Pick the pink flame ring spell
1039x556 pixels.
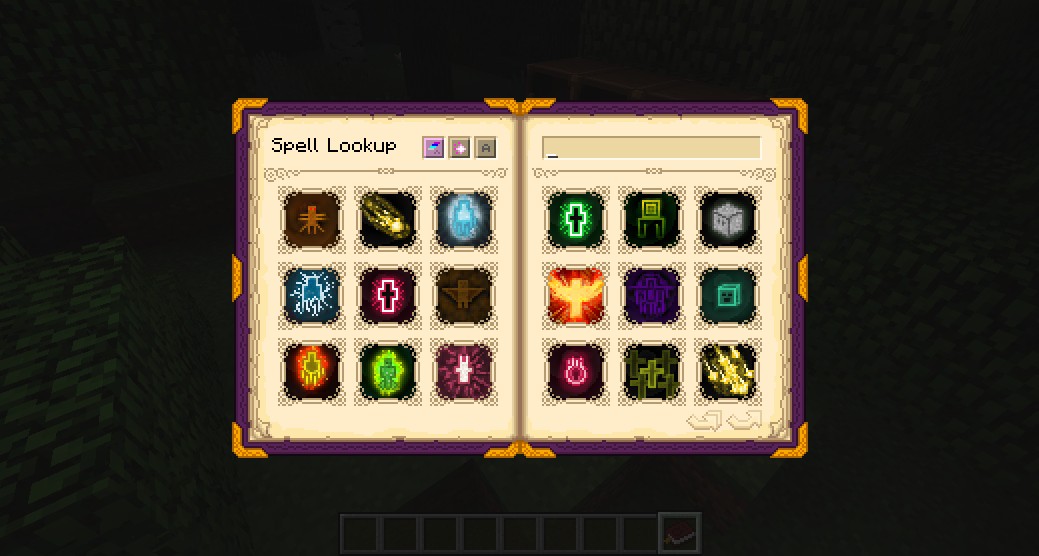click(575, 370)
